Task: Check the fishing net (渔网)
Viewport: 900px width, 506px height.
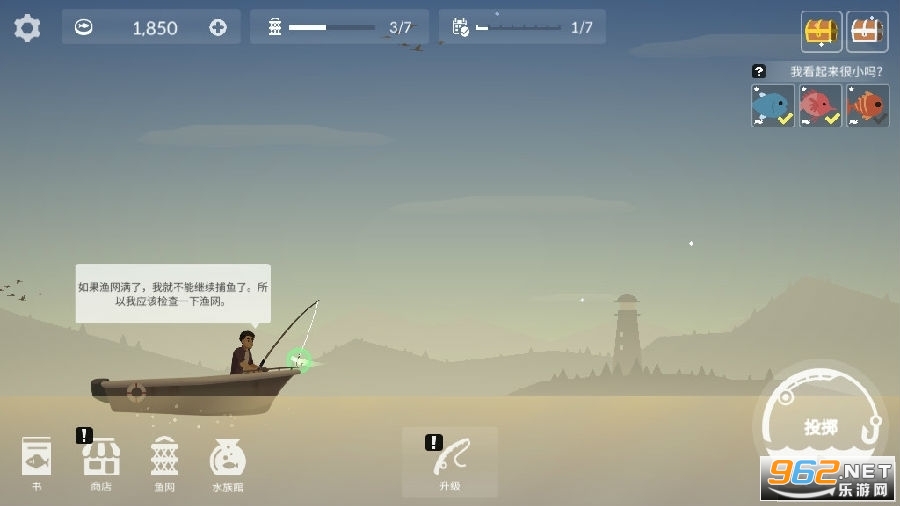Action: tap(164, 460)
